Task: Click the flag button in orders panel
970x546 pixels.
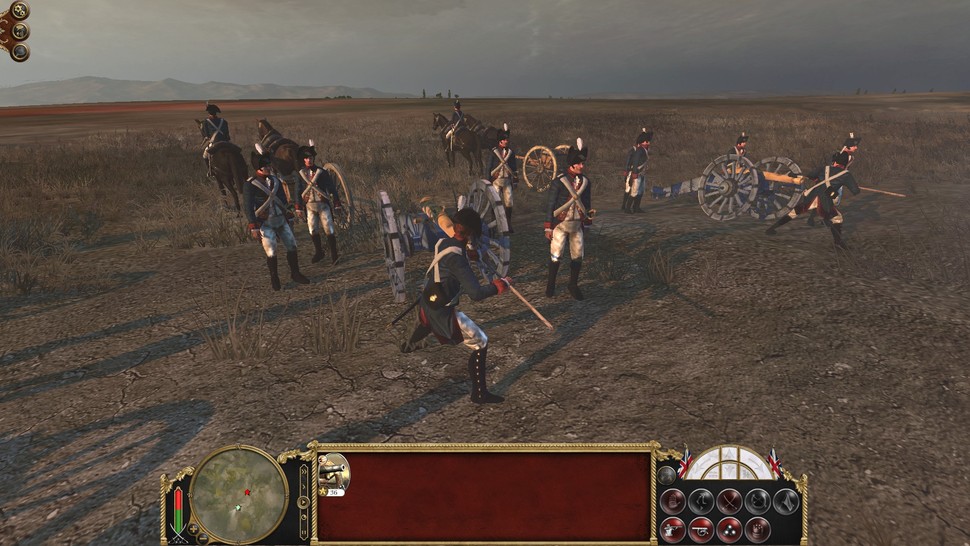Action: [x=786, y=502]
